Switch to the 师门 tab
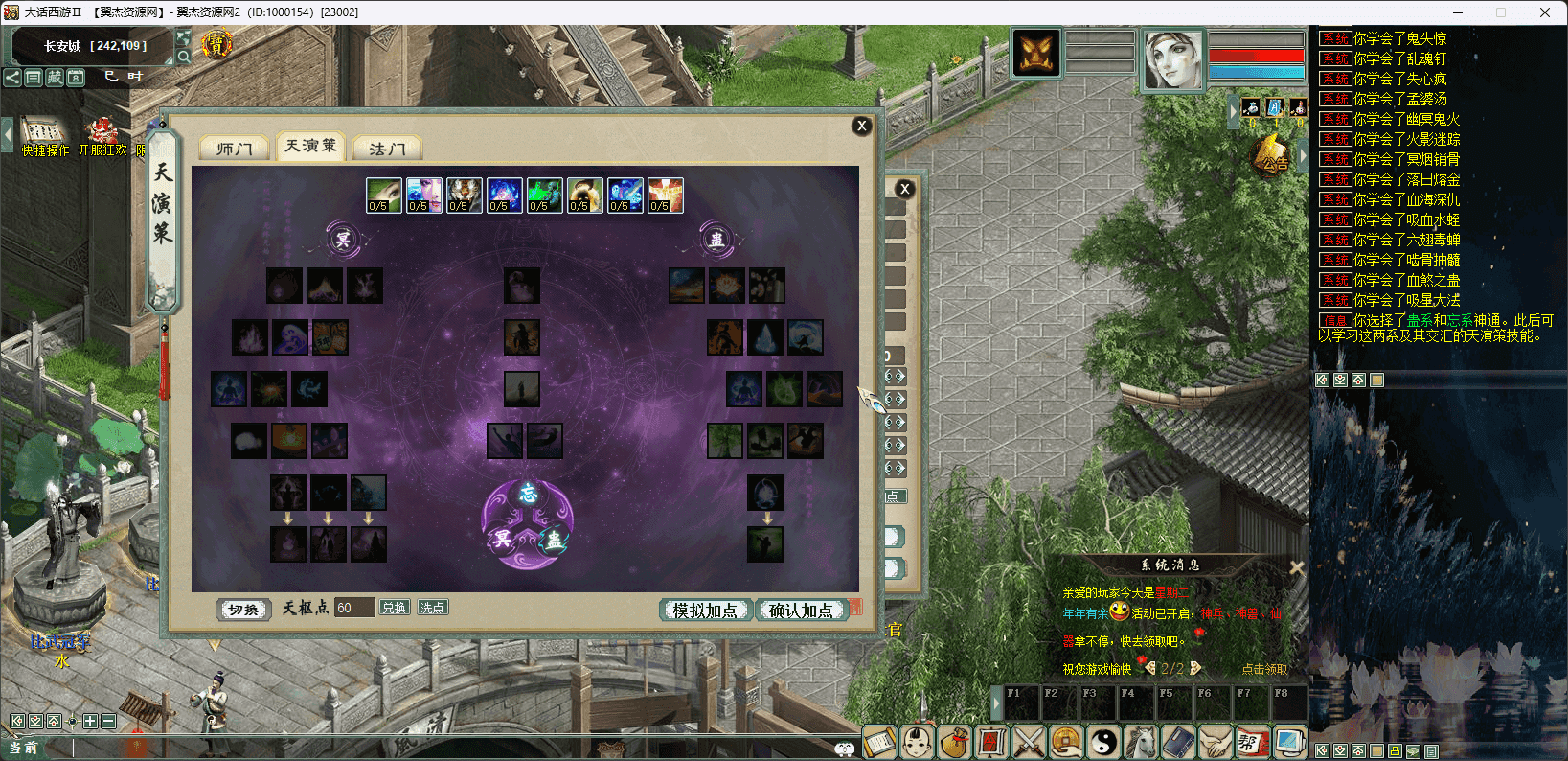The height and width of the screenshot is (761, 1568). click(x=234, y=149)
